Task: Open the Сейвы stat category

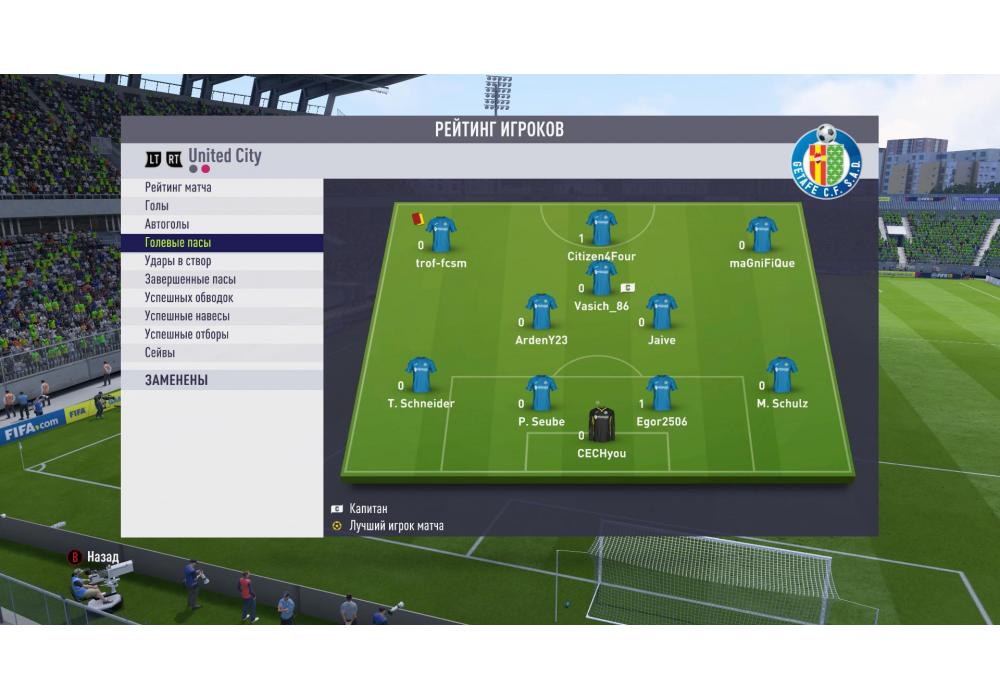Action: point(160,353)
